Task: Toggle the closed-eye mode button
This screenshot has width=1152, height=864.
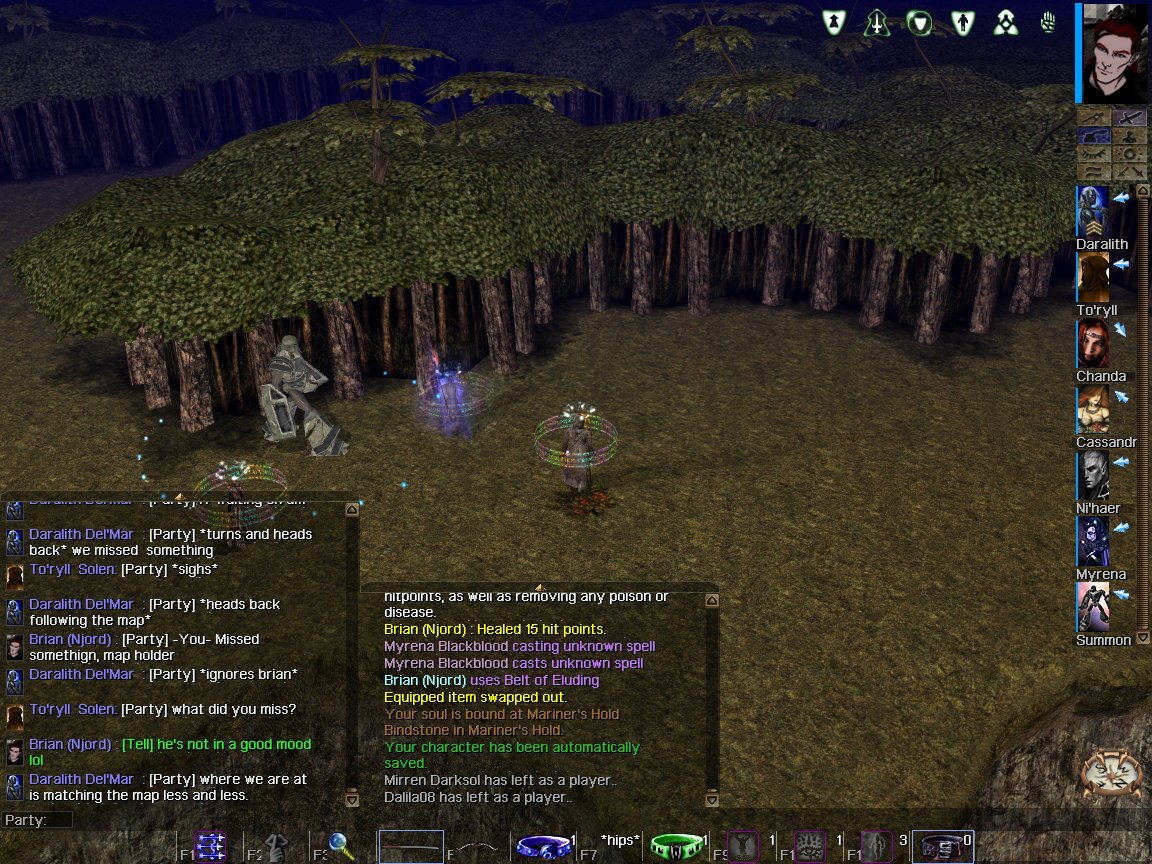Action: pyautogui.click(x=1094, y=155)
